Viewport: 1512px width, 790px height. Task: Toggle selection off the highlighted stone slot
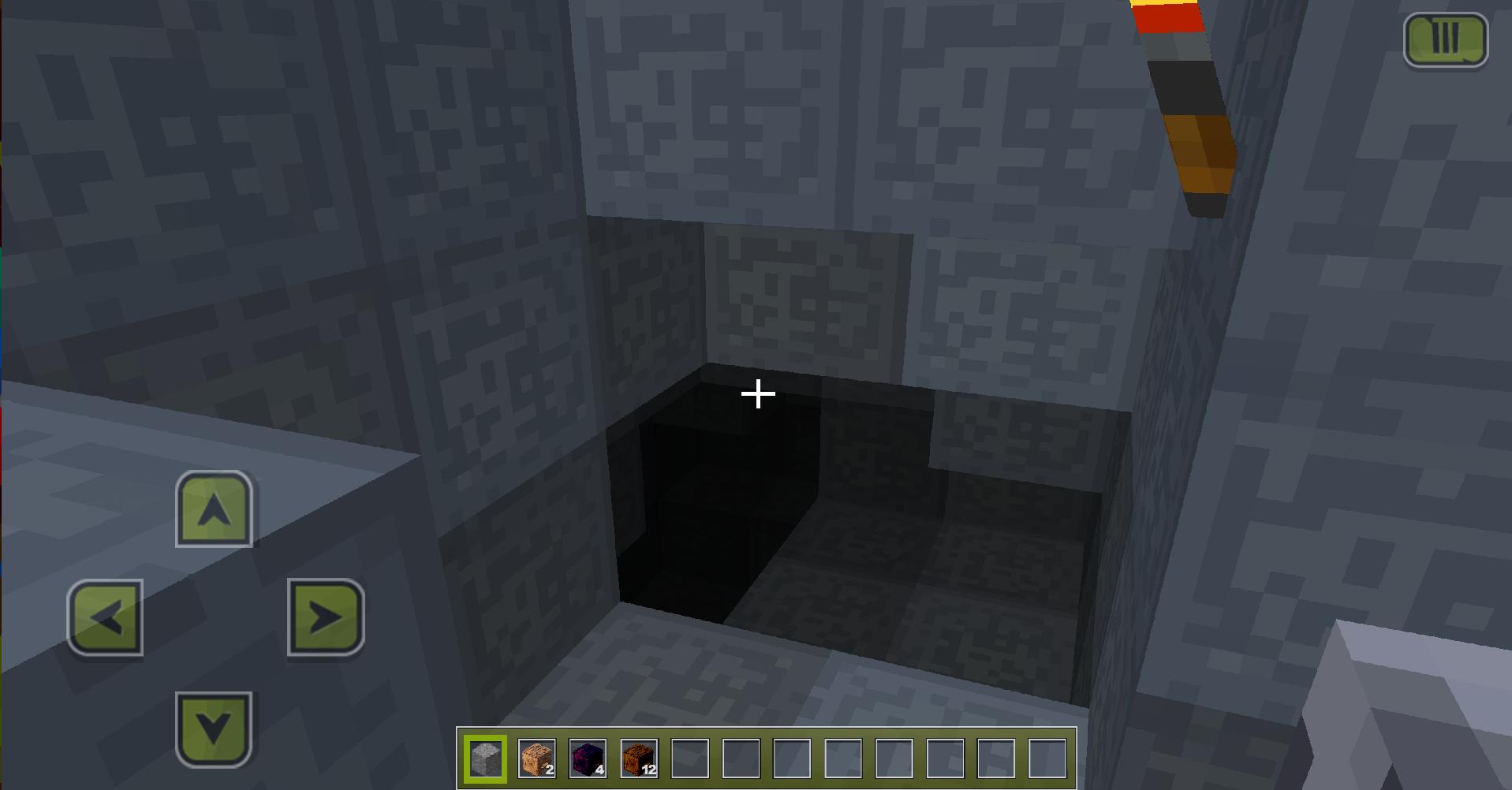485,758
